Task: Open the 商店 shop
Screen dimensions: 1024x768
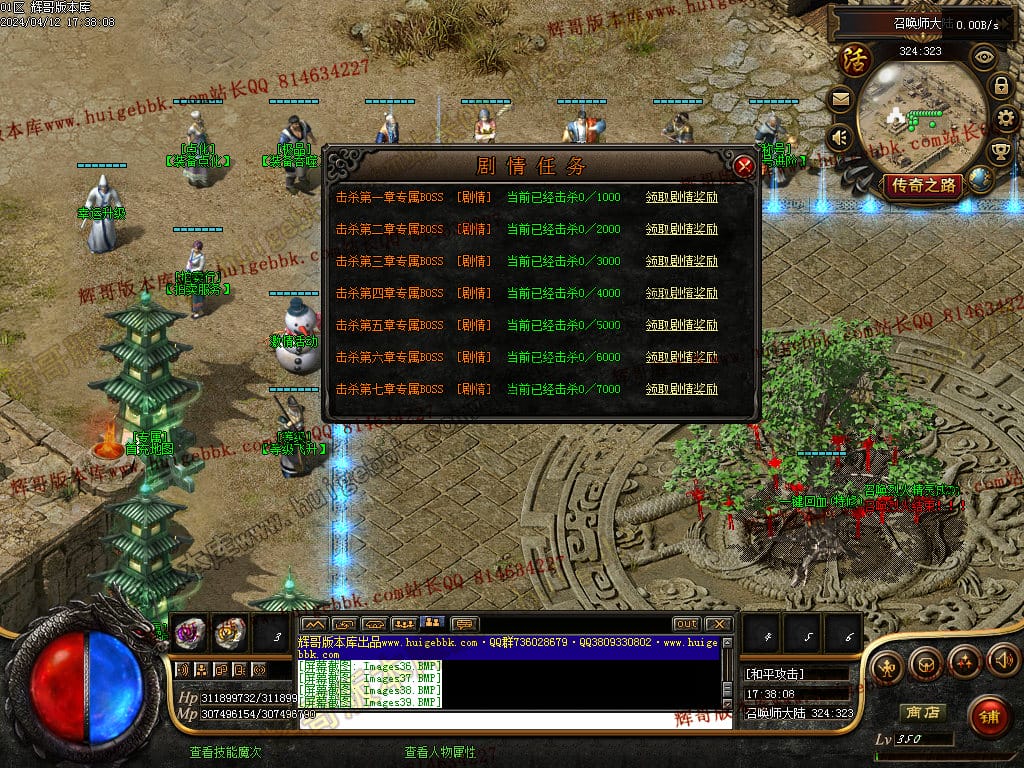Action: pyautogui.click(x=922, y=713)
